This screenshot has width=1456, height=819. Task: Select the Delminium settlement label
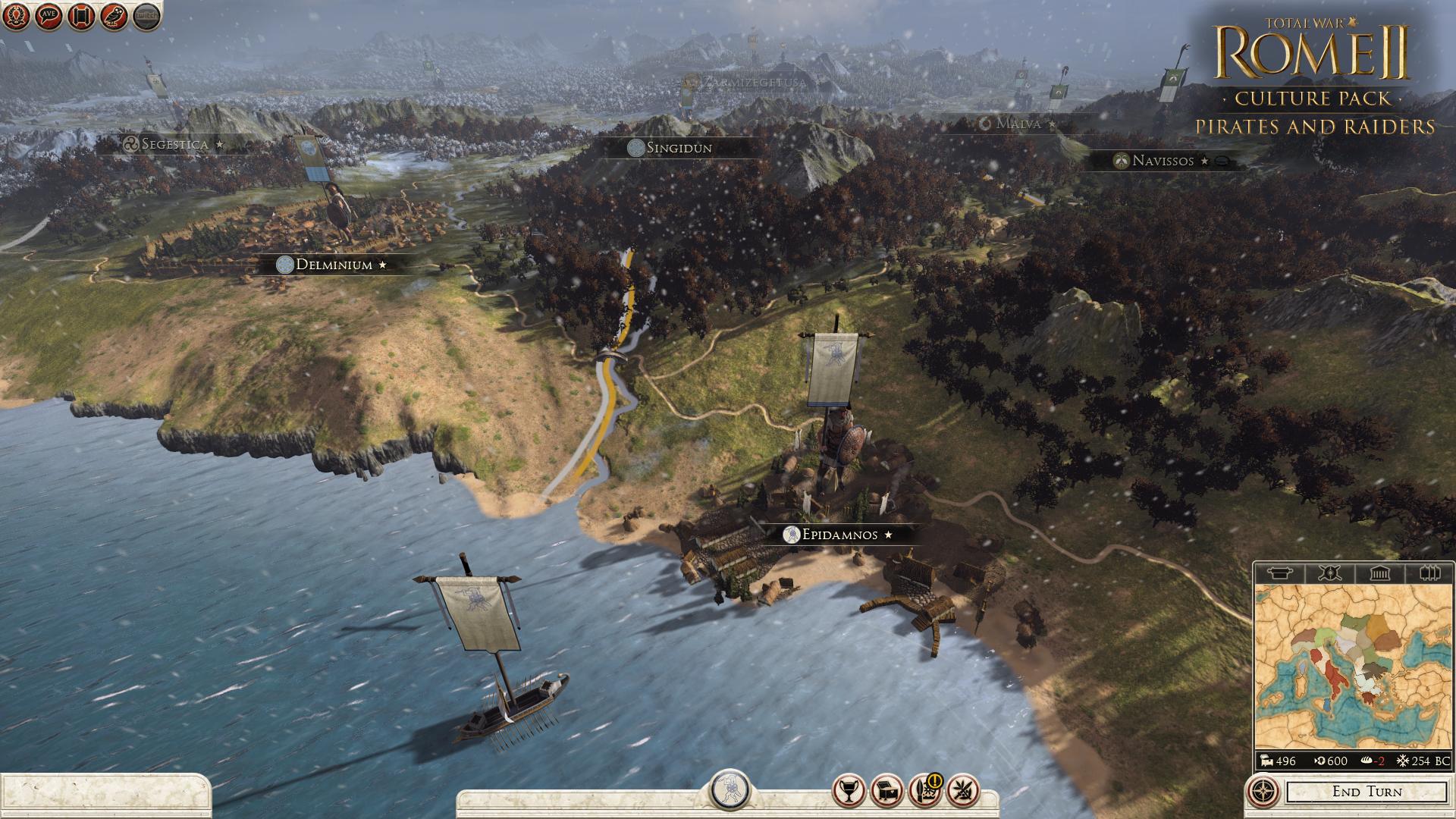pyautogui.click(x=334, y=265)
